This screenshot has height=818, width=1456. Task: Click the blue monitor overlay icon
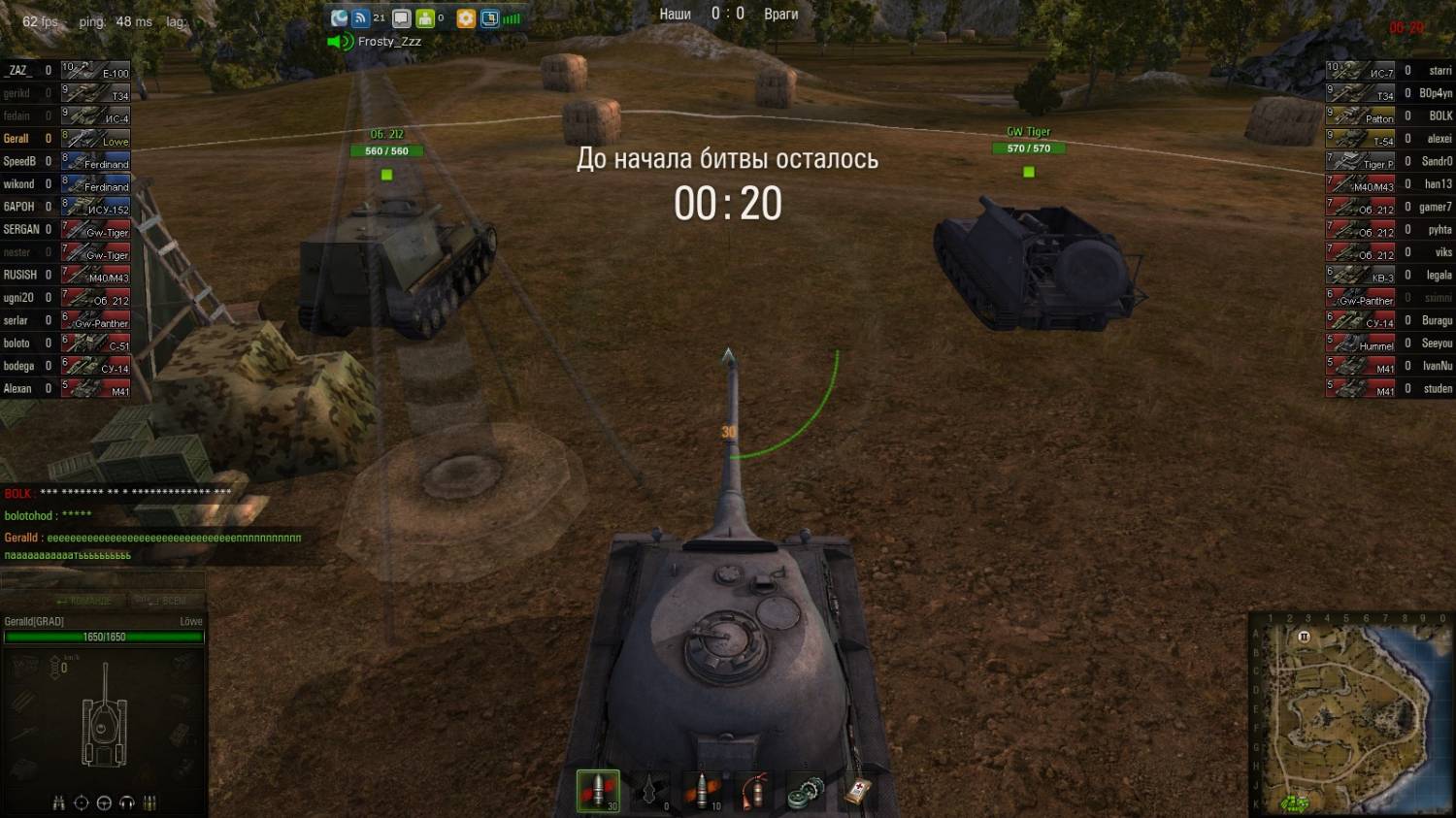pos(489,18)
